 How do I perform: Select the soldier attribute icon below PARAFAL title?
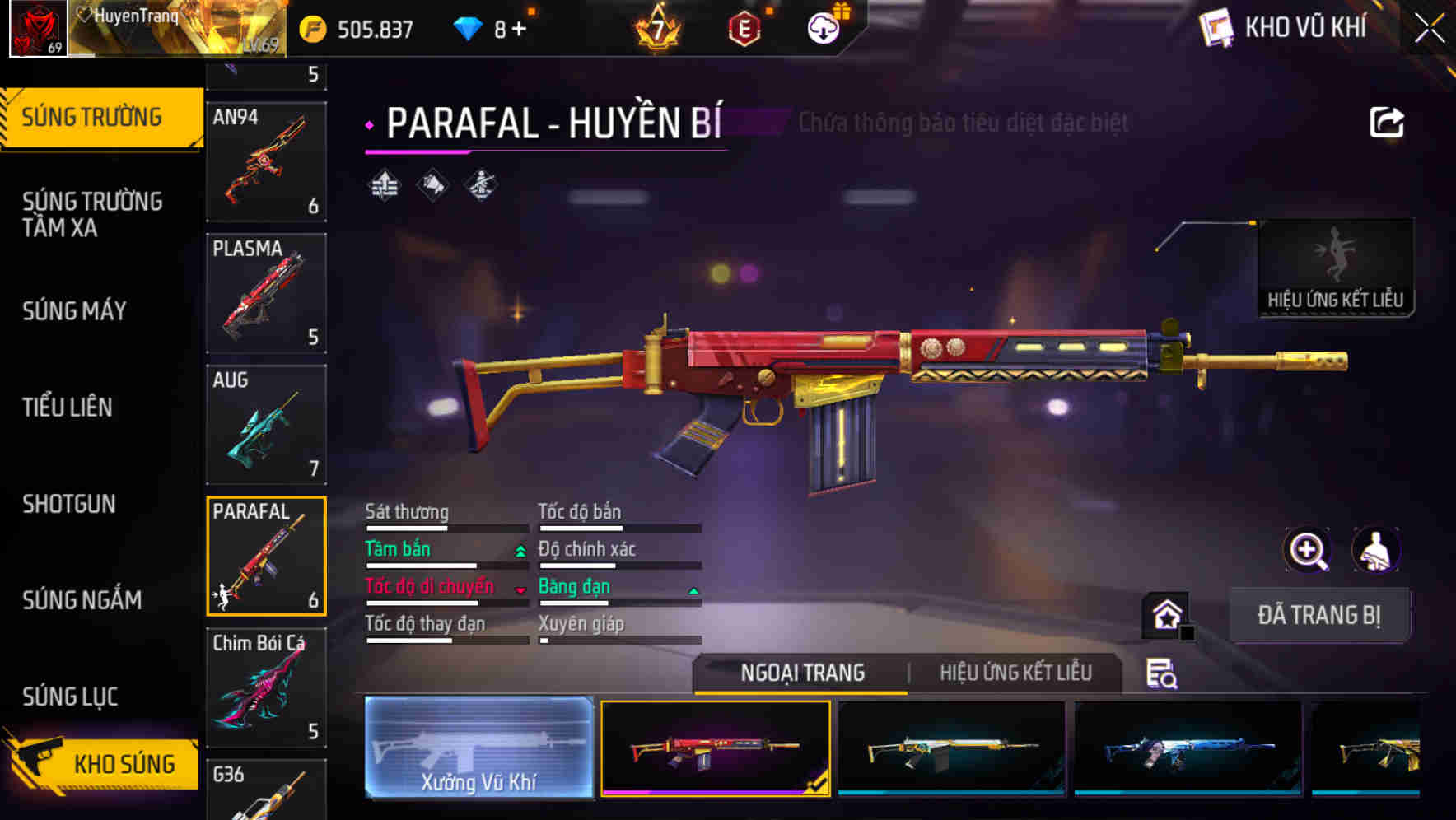[480, 185]
